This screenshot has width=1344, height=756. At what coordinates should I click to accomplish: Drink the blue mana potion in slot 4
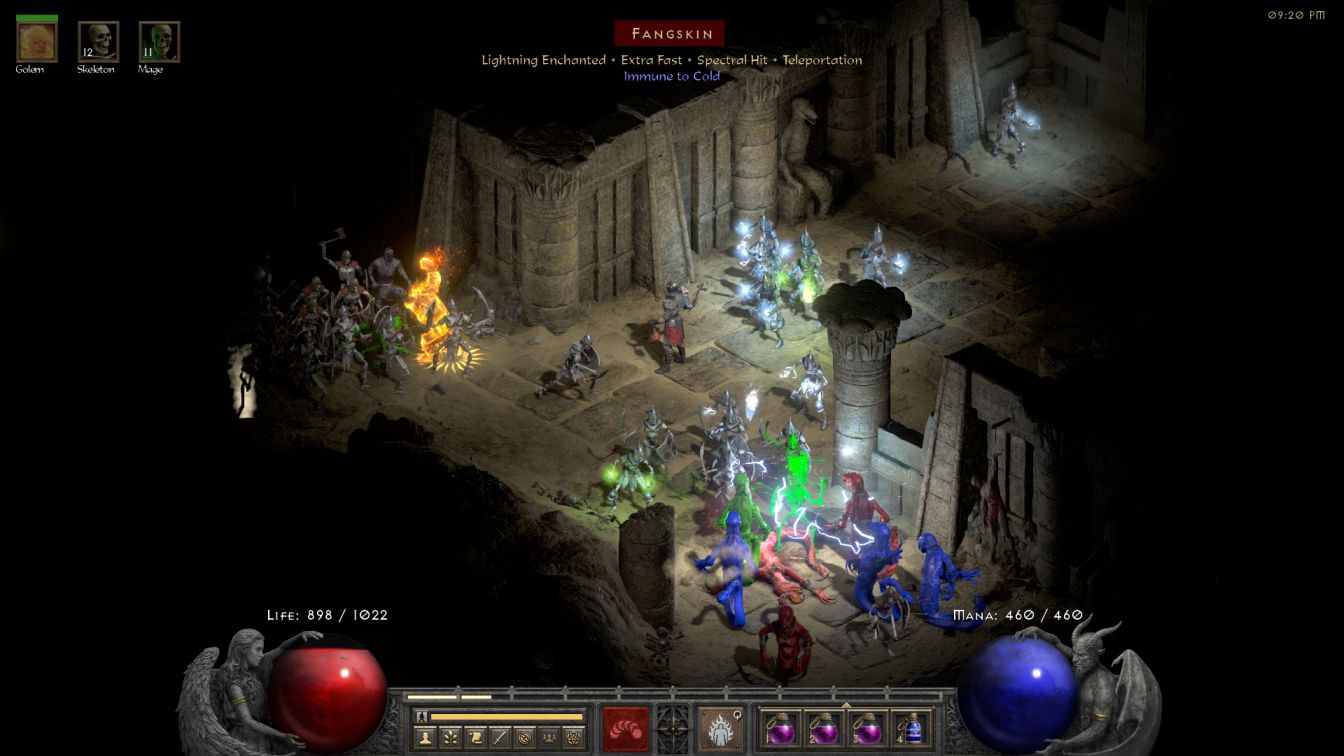pos(909,728)
